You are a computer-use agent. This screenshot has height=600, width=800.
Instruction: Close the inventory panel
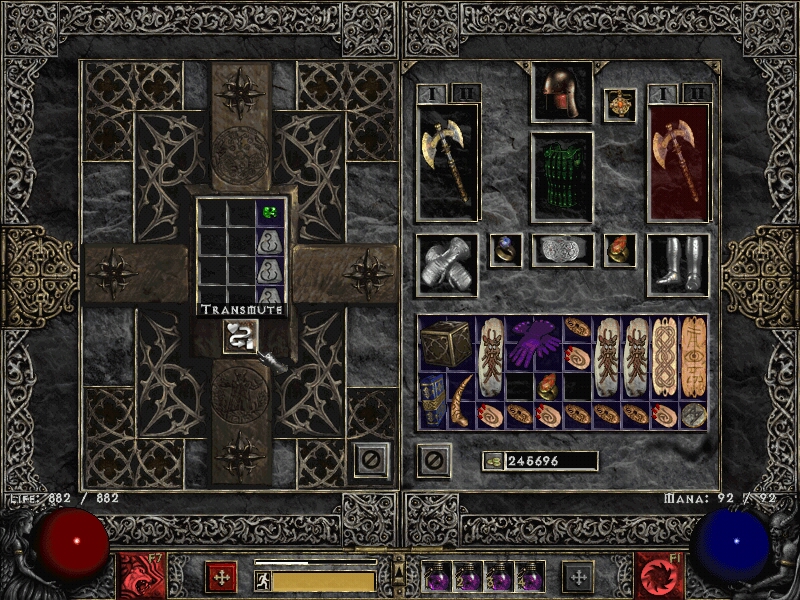click(433, 460)
